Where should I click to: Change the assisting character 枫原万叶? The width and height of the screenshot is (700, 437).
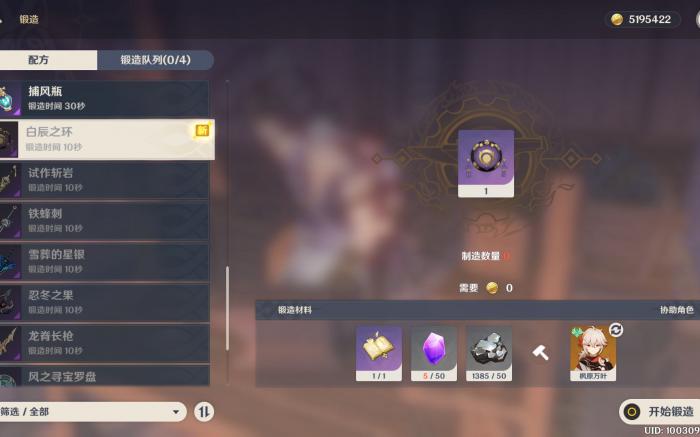(593, 353)
